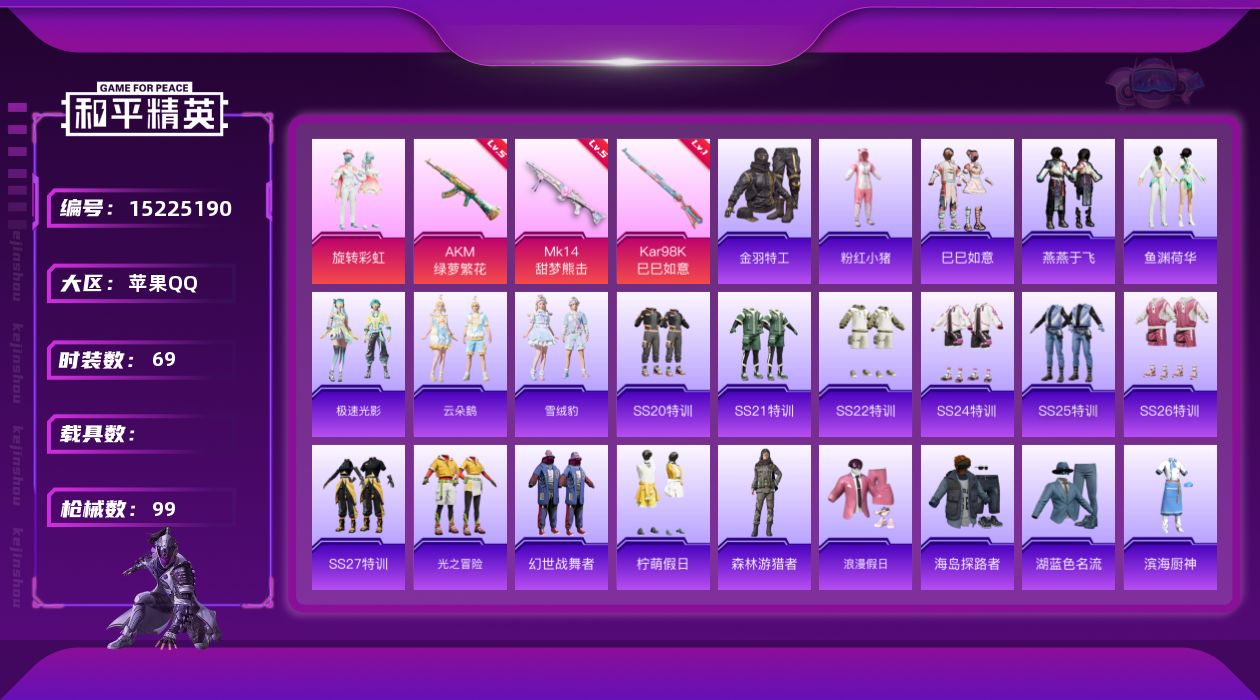The width and height of the screenshot is (1260, 700).
Task: Click the 金羽特工 outfit card
Action: click(764, 211)
